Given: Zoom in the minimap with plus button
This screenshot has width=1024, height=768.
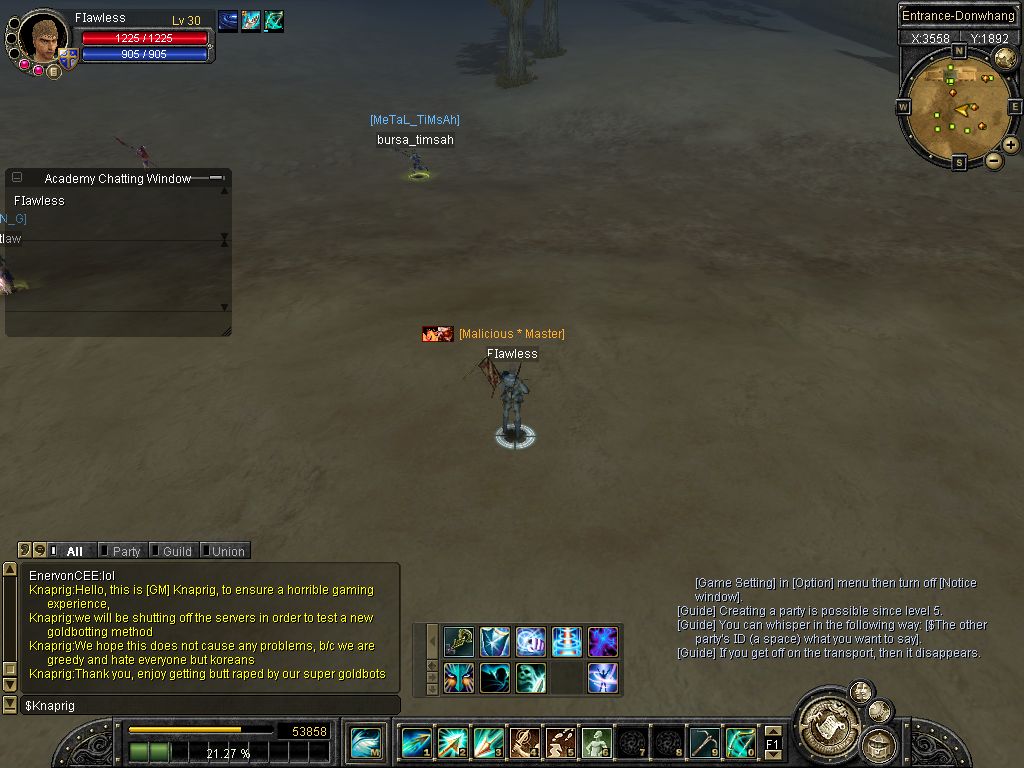Looking at the screenshot, I should 1011,145.
